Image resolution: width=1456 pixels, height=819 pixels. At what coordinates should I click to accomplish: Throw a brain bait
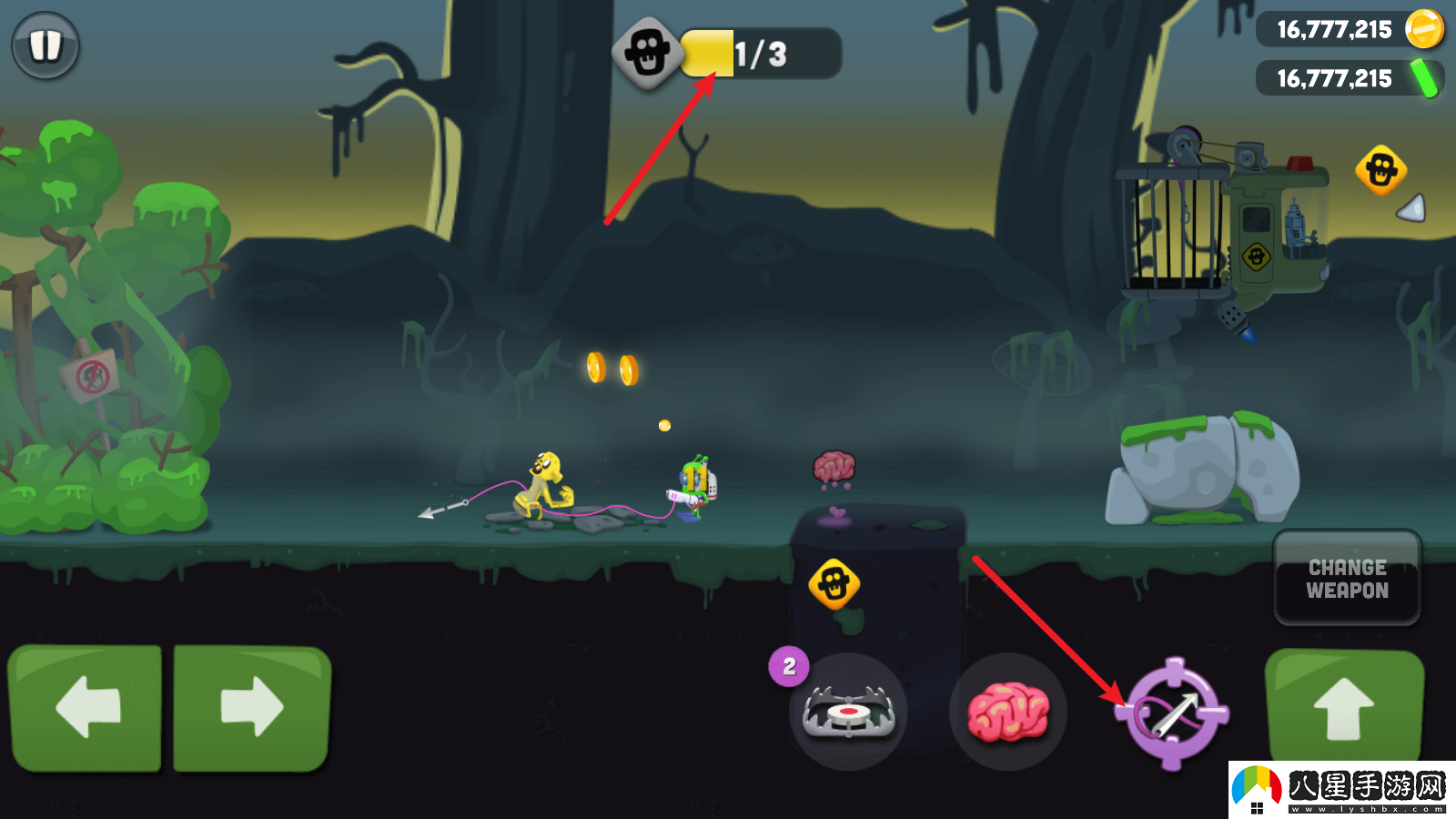pyautogui.click(x=1007, y=711)
